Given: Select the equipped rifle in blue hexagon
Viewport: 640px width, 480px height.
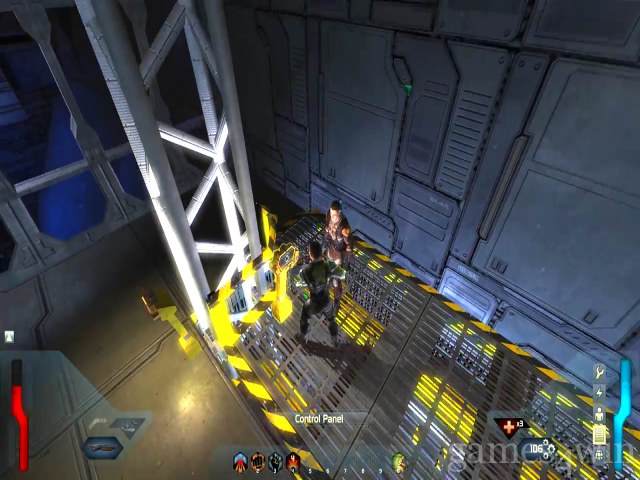Looking at the screenshot, I should (x=101, y=447).
